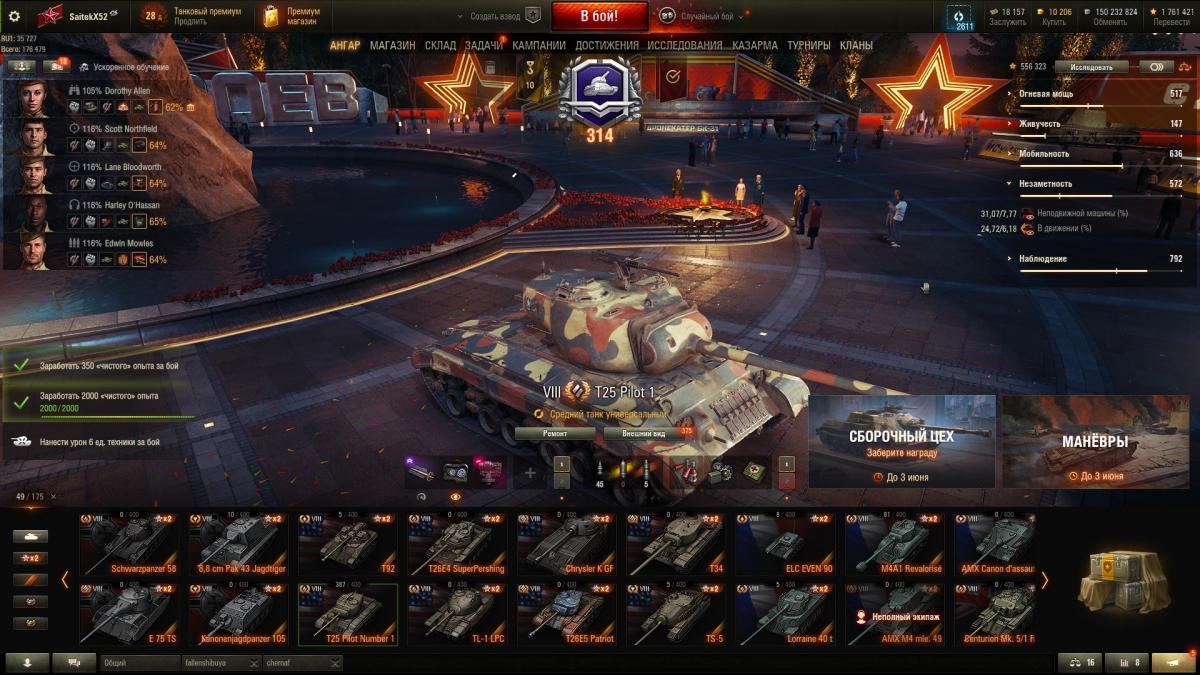Screen dimensions: 1200x675
Task: Select the Schwarzpanzer 58 tank
Action: (x=128, y=545)
